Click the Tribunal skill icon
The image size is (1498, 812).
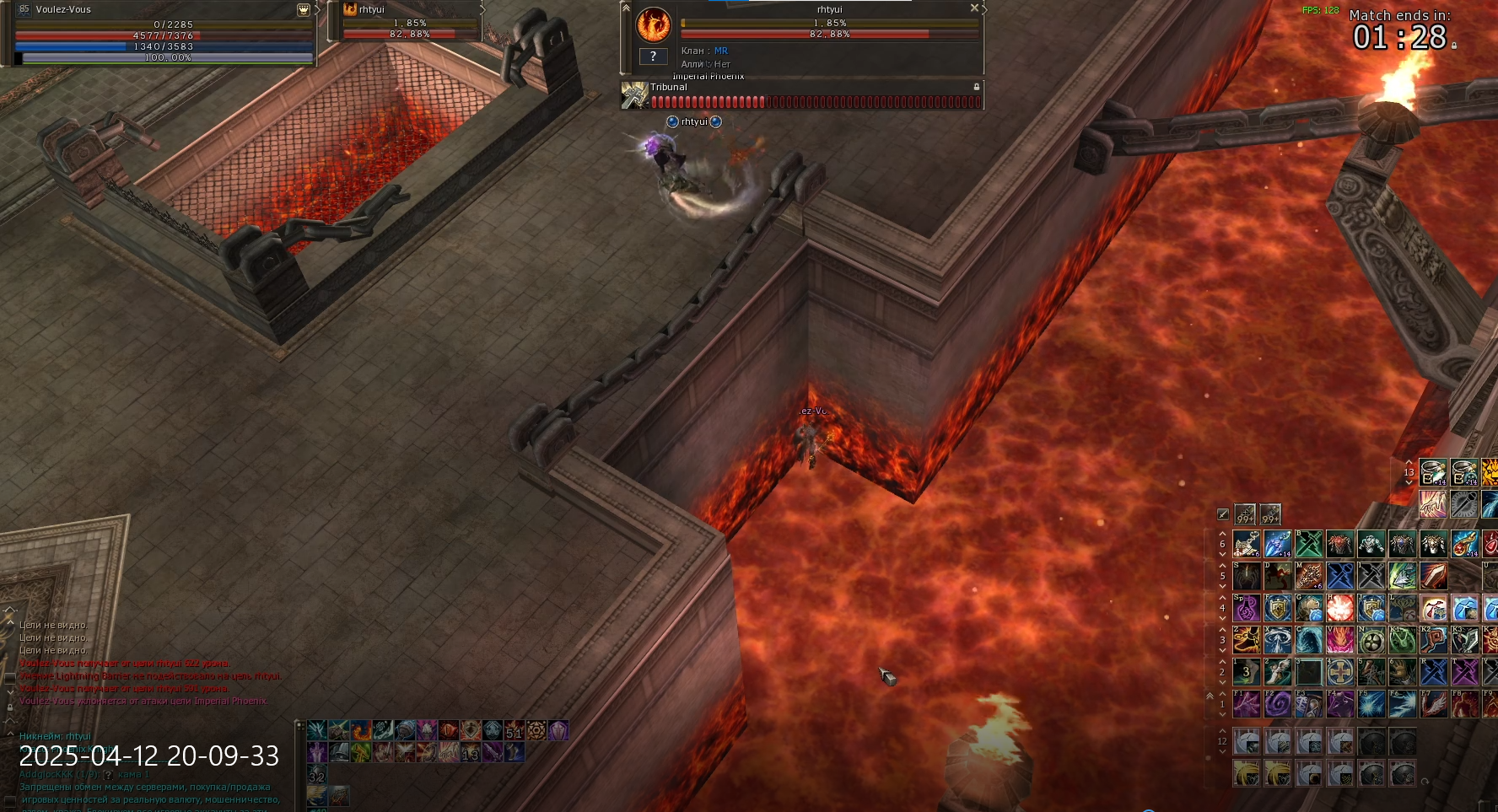[x=634, y=95]
